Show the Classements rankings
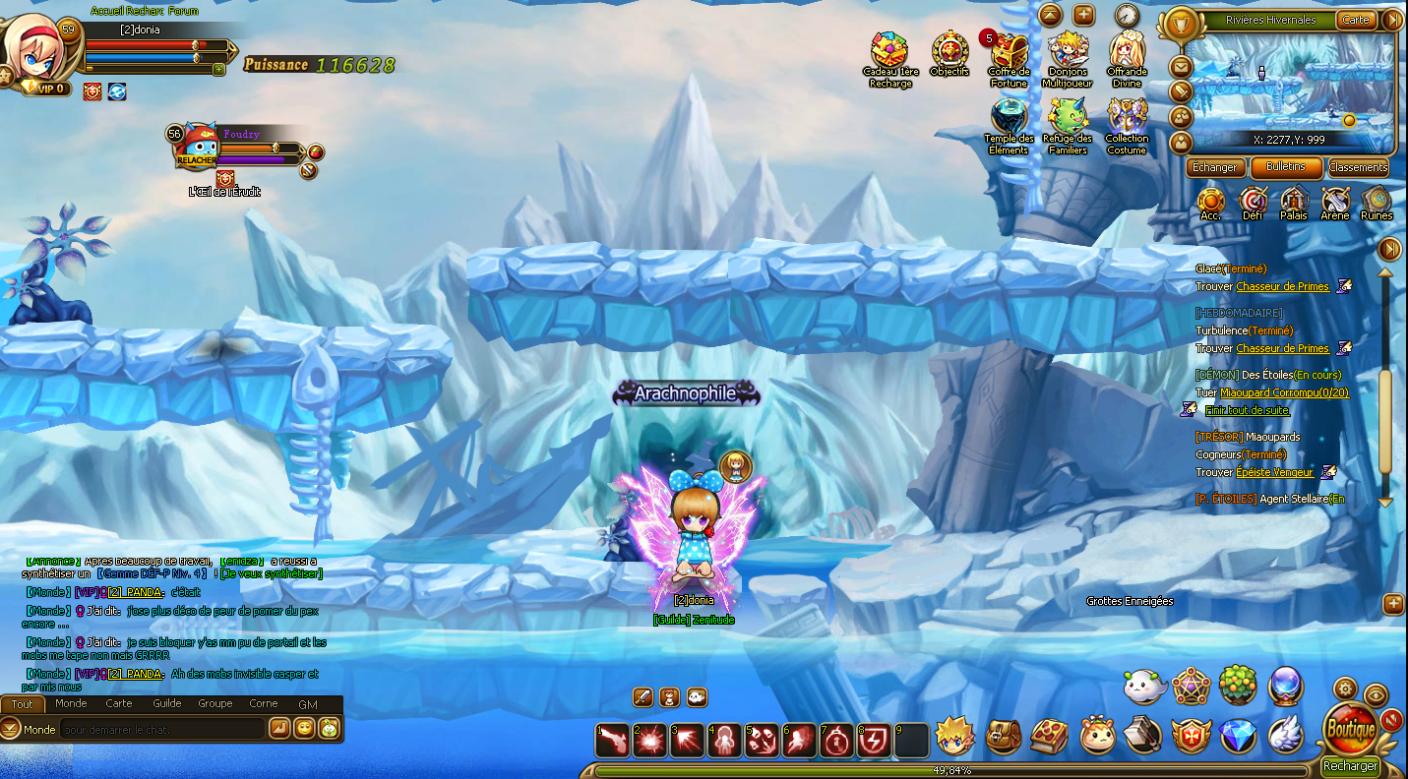This screenshot has height=779, width=1408. pos(1358,168)
